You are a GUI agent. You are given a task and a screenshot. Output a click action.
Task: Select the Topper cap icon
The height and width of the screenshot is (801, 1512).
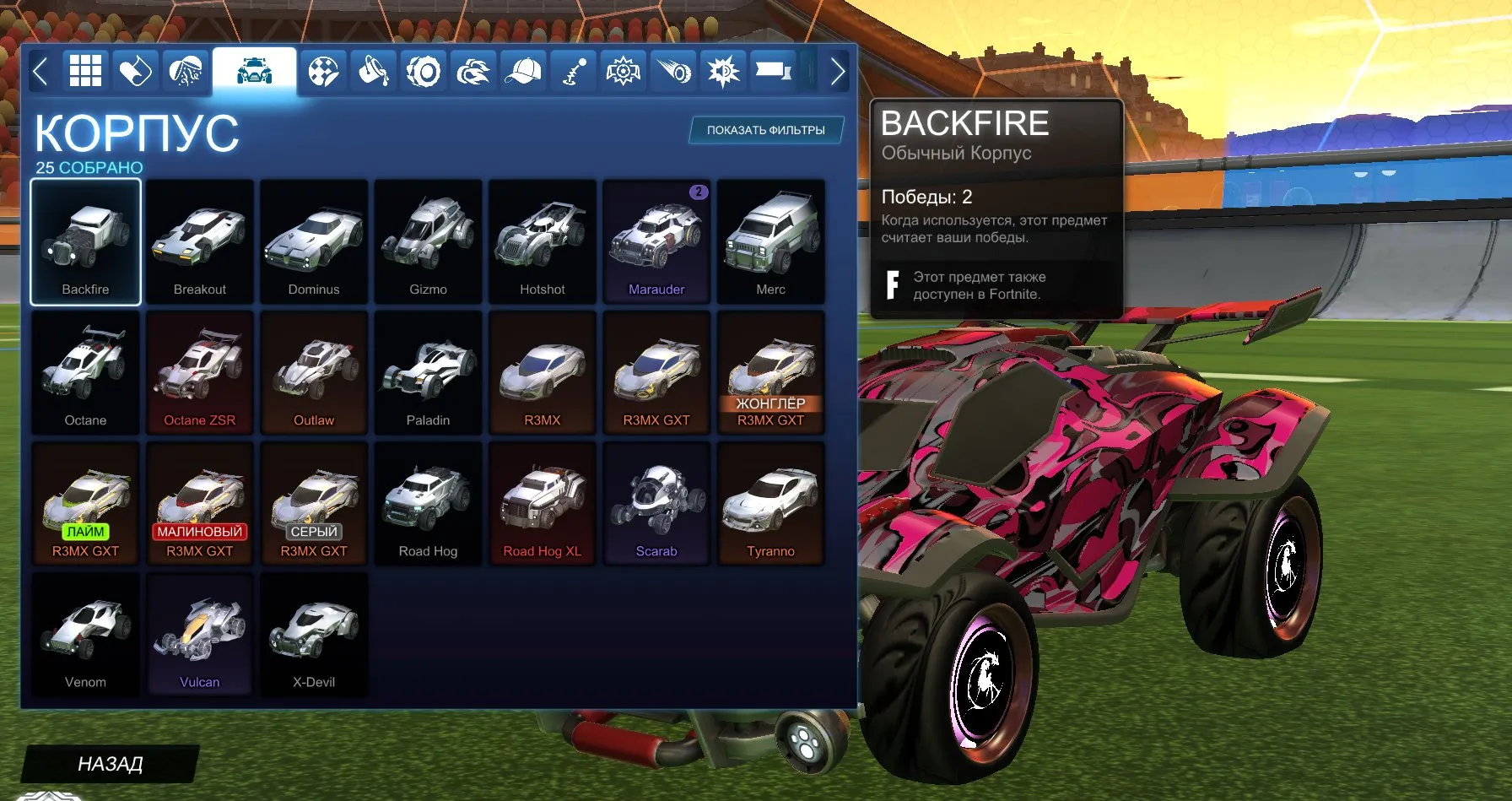coord(524,71)
